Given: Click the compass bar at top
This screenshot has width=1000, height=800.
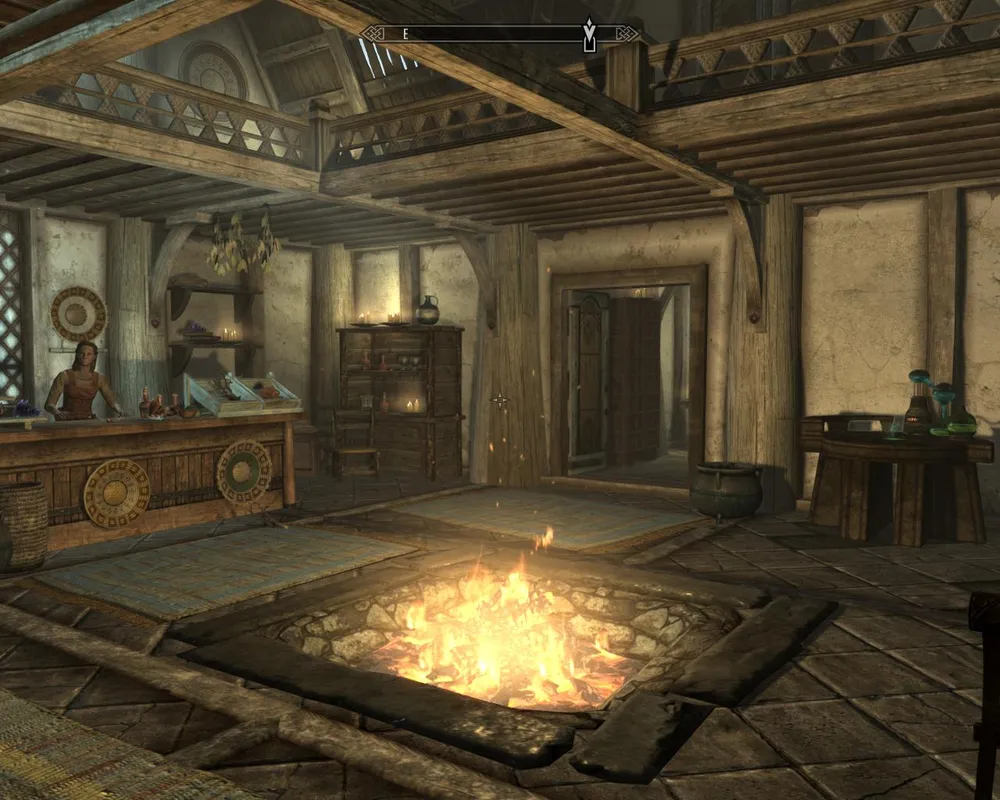Looking at the screenshot, I should click(x=498, y=34).
